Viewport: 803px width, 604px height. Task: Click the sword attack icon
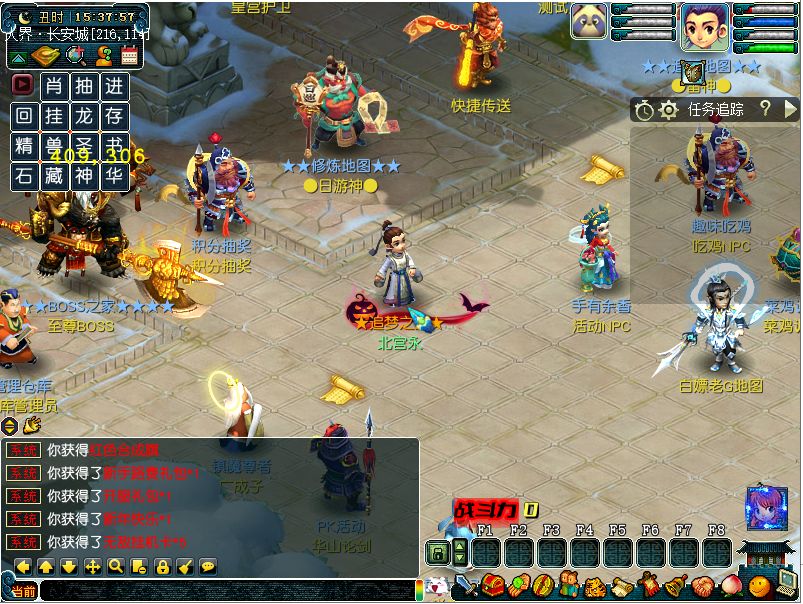pos(465,586)
